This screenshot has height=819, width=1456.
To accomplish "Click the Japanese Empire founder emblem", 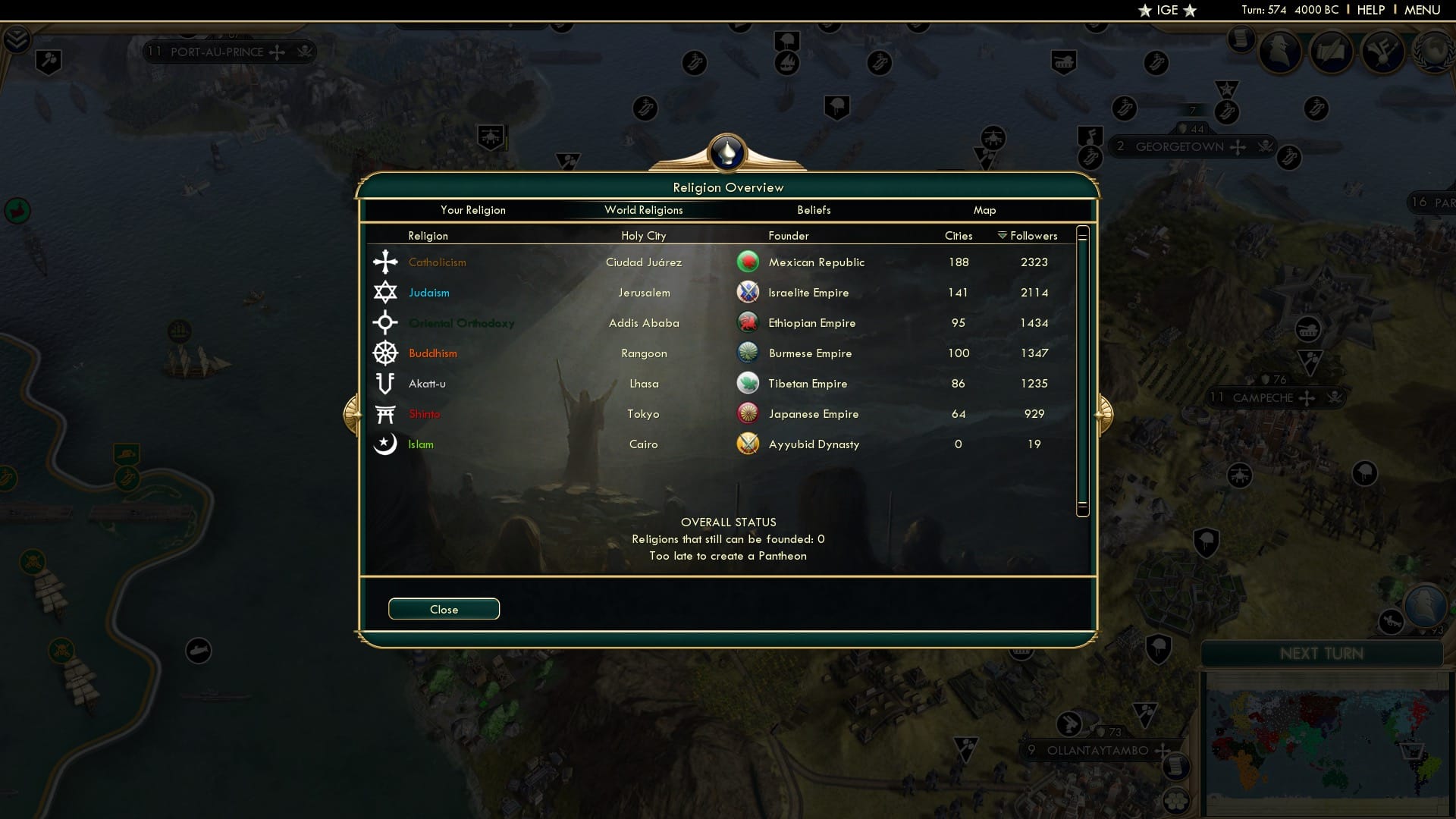I will pyautogui.click(x=748, y=413).
